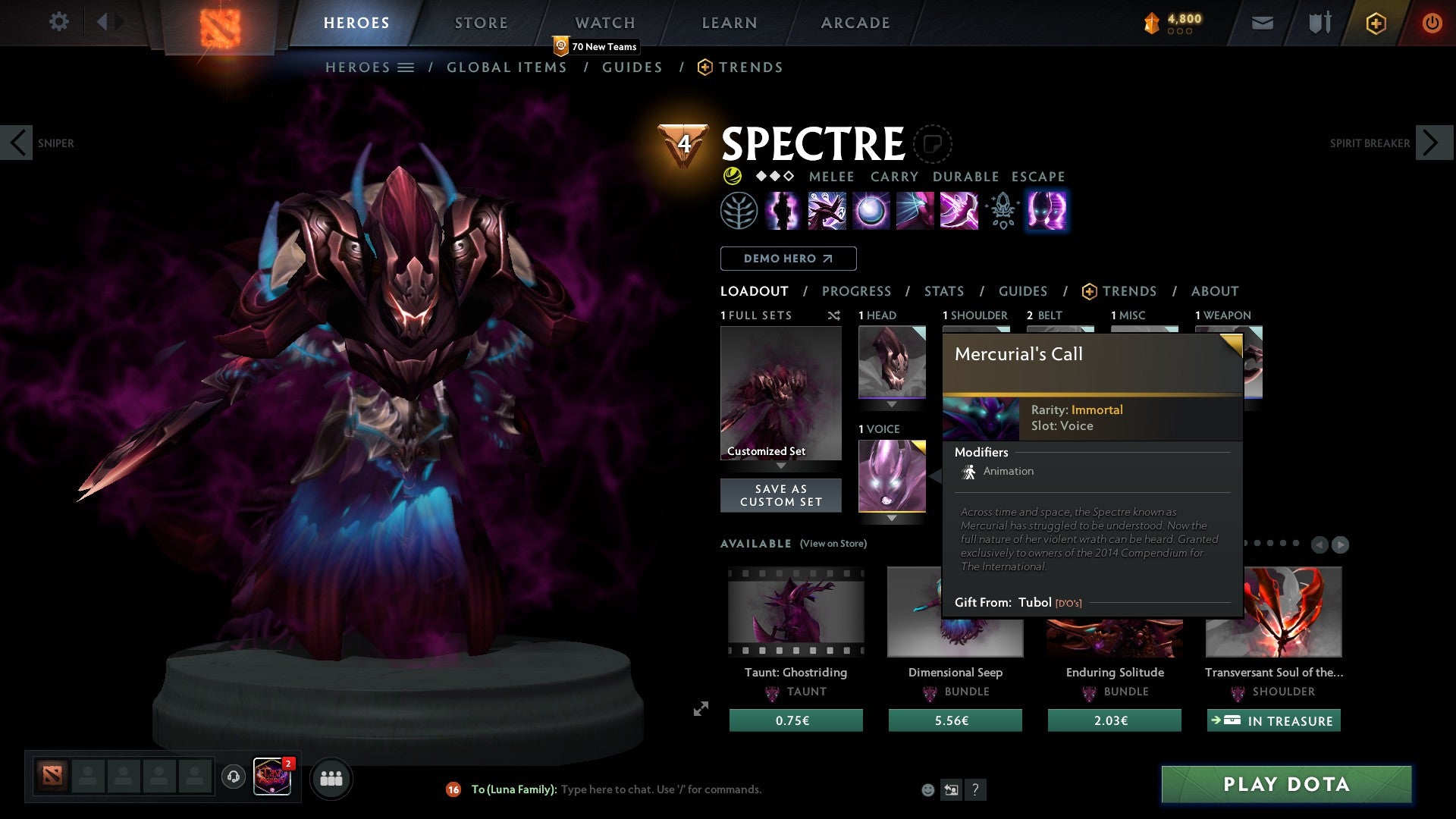This screenshot has height=819, width=1456.
Task: Toggle the equipped Mercurial's Call voice item
Action: point(892,475)
